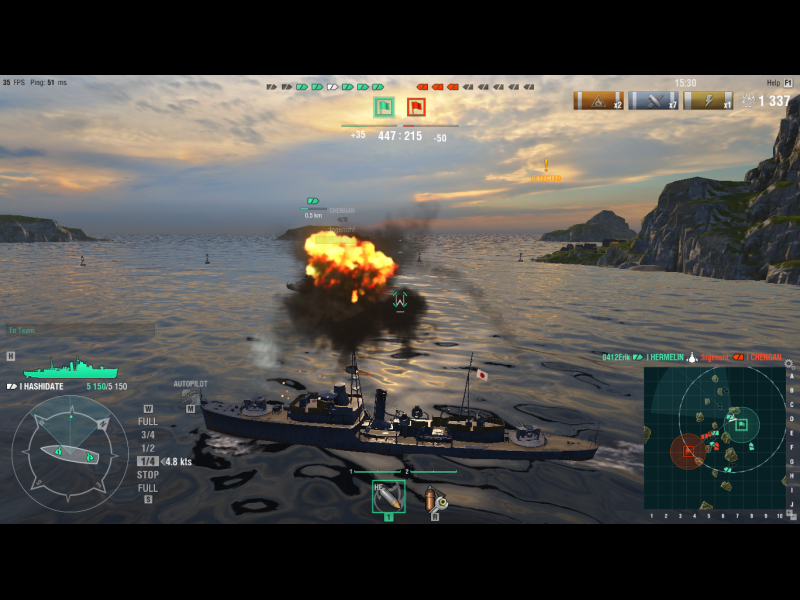Click the blue shell hits ribbon

point(653,101)
